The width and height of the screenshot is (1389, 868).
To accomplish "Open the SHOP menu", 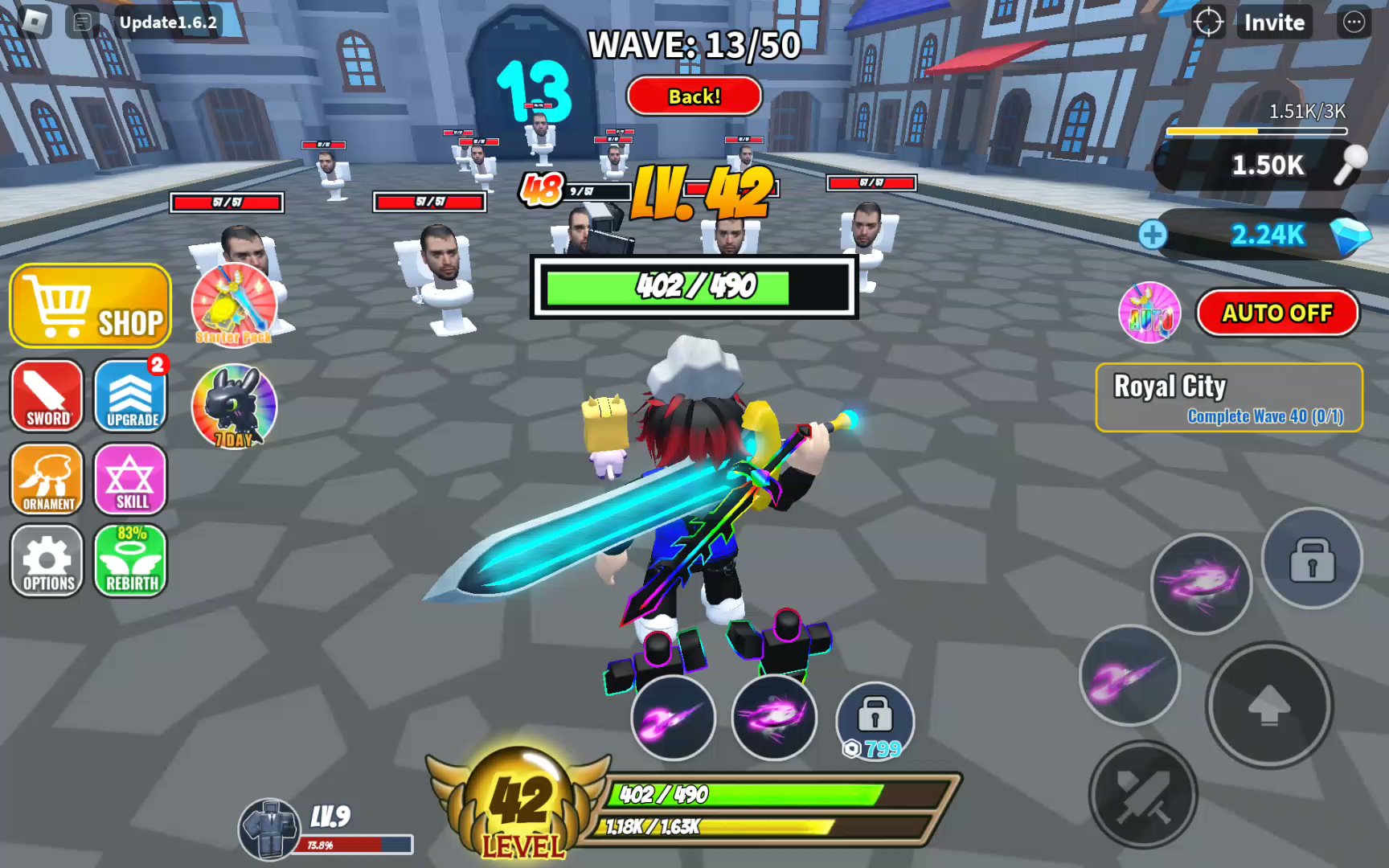I will coord(91,305).
